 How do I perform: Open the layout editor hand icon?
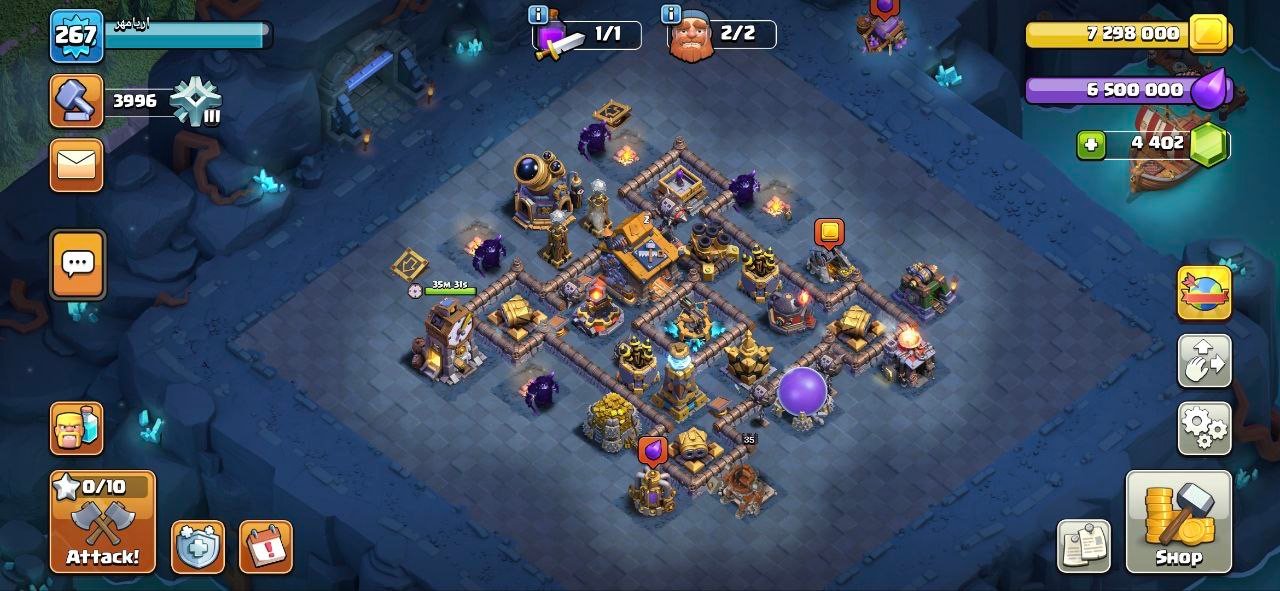(1204, 361)
